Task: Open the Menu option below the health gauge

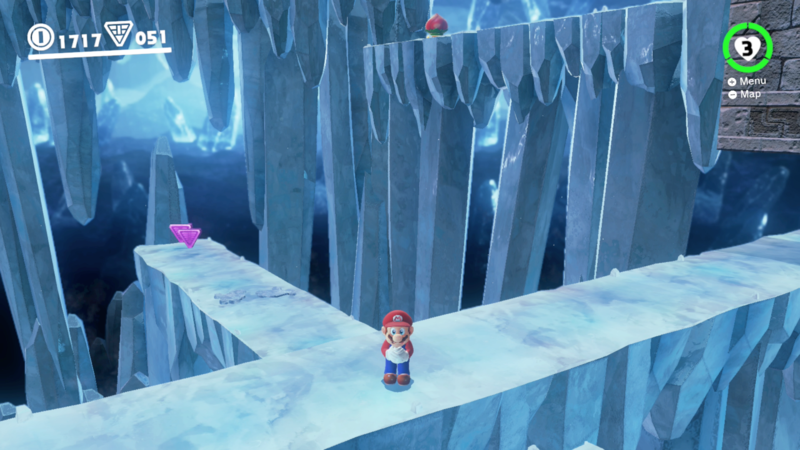Action: (x=751, y=81)
